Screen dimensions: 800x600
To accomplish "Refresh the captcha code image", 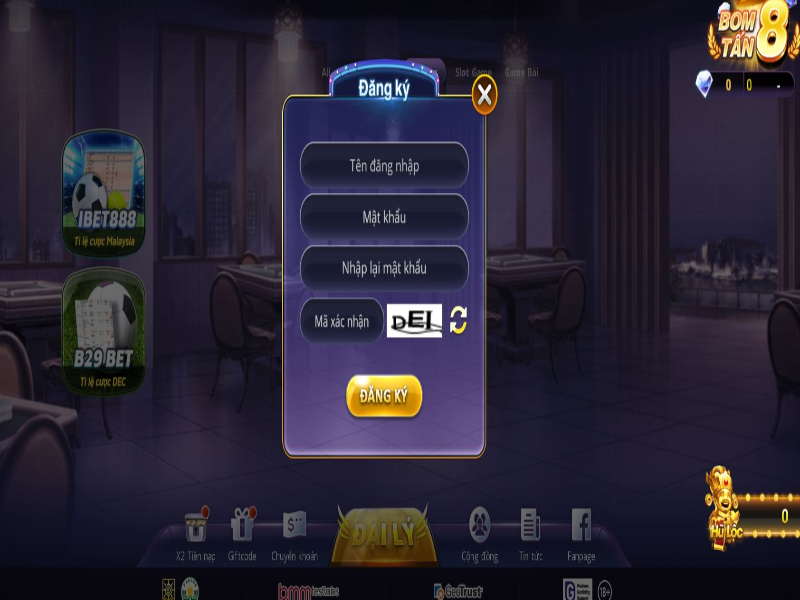I will tap(458, 320).
